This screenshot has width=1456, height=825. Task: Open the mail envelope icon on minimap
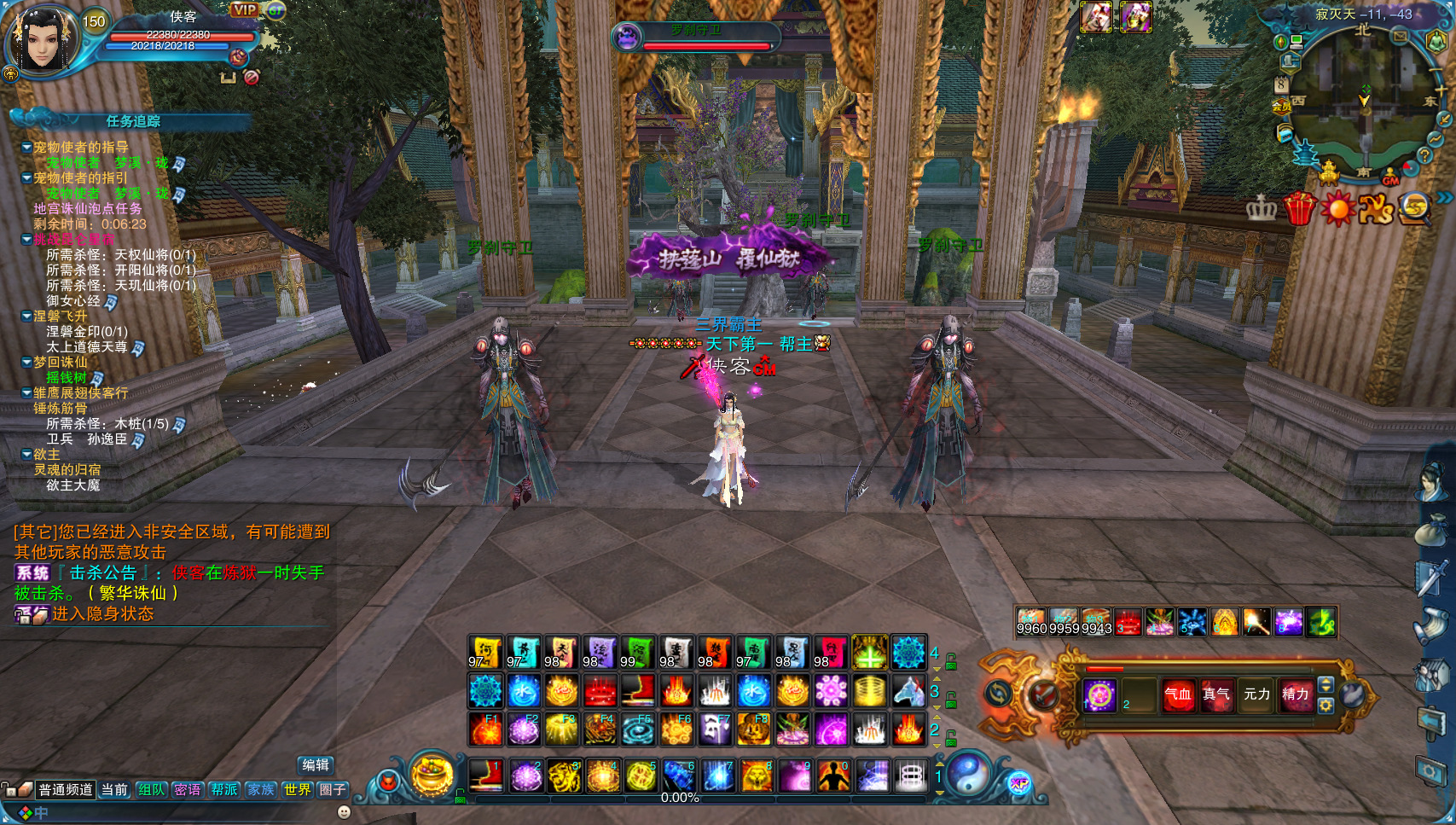pyautogui.click(x=1400, y=37)
